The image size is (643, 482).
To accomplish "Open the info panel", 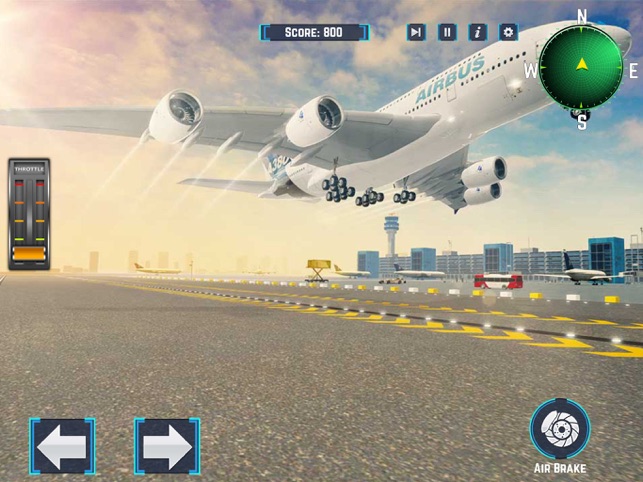I will pyautogui.click(x=478, y=32).
